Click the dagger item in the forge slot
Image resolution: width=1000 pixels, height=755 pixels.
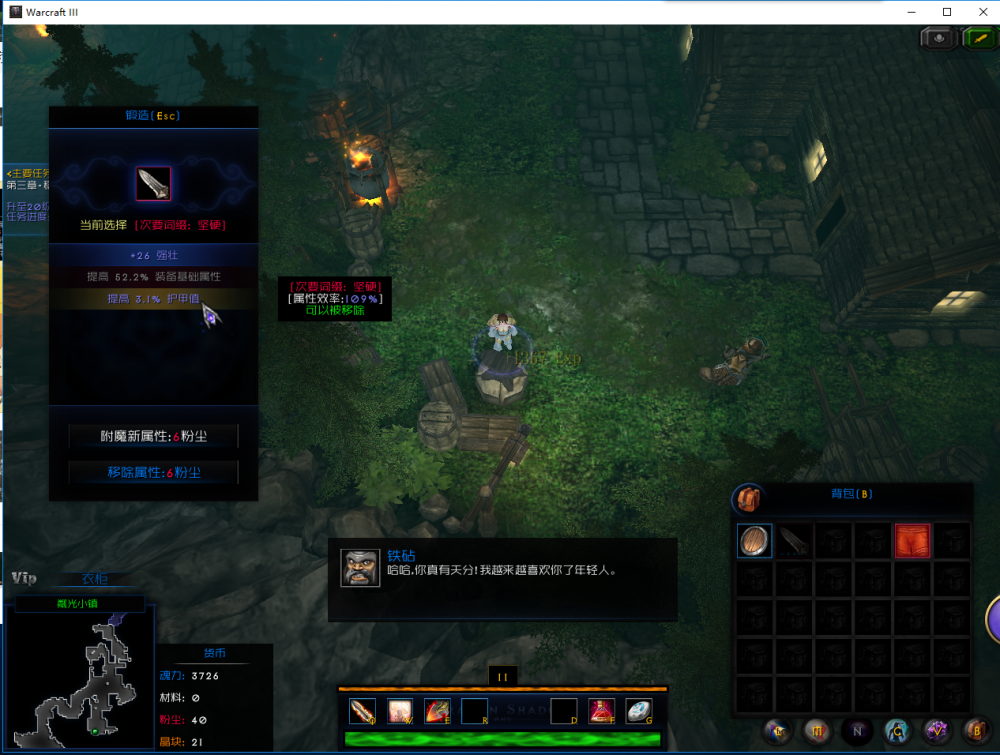click(153, 183)
